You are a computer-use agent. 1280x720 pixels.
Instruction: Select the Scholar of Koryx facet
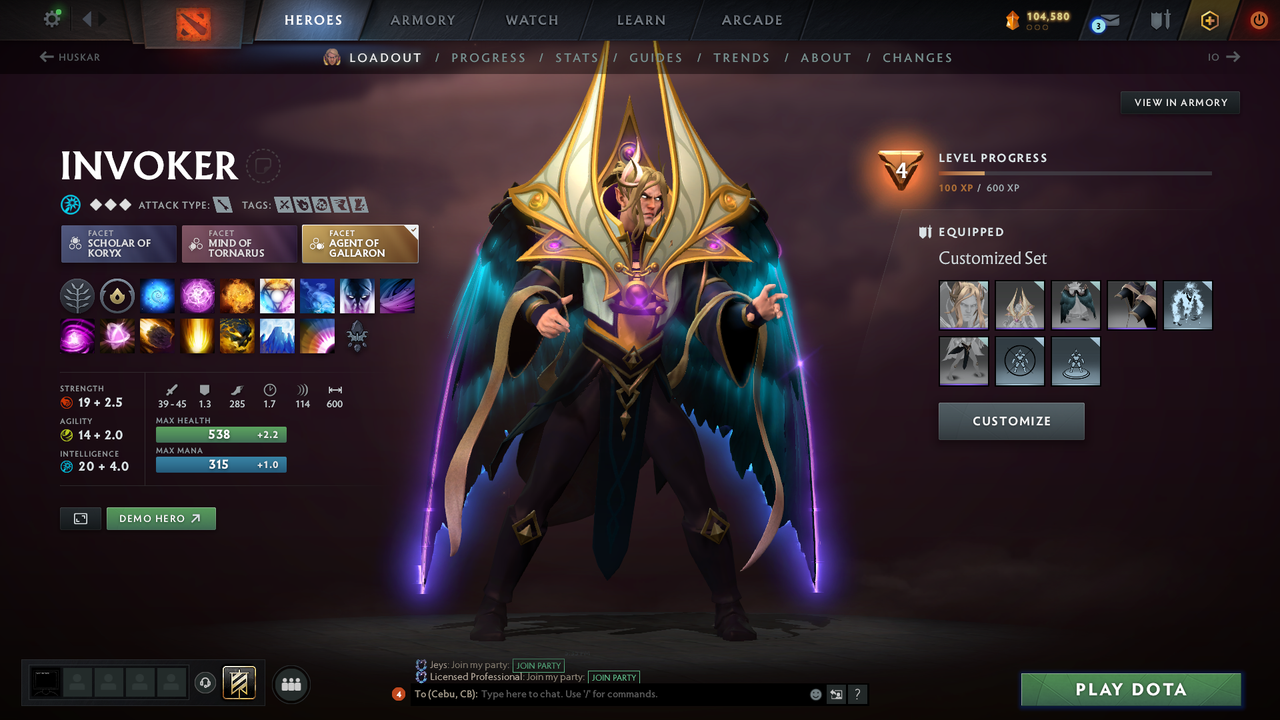118,243
